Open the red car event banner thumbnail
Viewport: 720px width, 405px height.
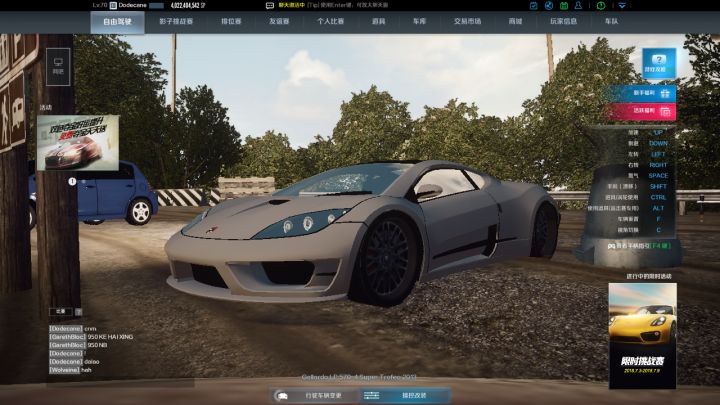[78, 141]
